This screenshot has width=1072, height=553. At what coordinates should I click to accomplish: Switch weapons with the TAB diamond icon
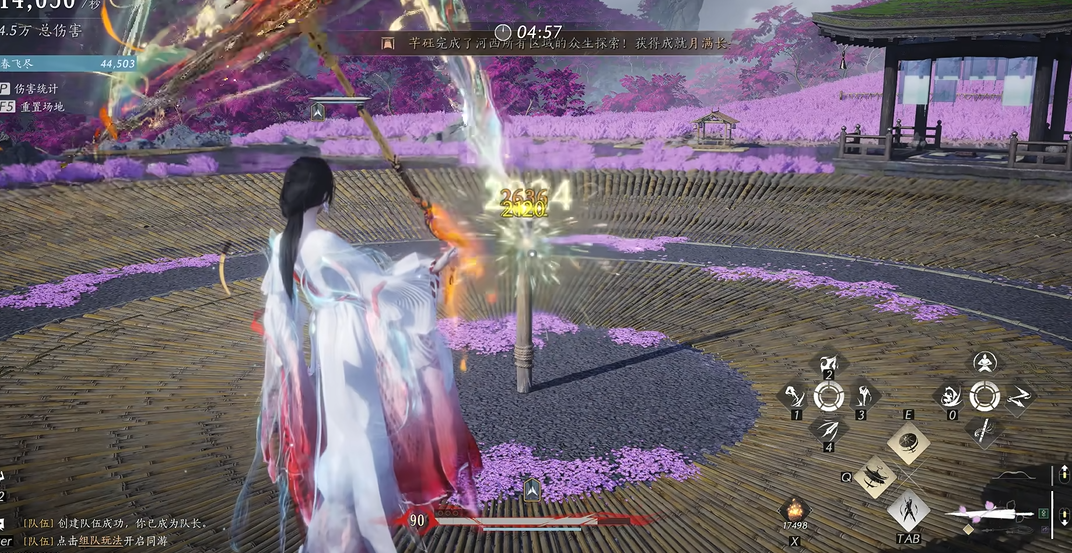point(908,511)
